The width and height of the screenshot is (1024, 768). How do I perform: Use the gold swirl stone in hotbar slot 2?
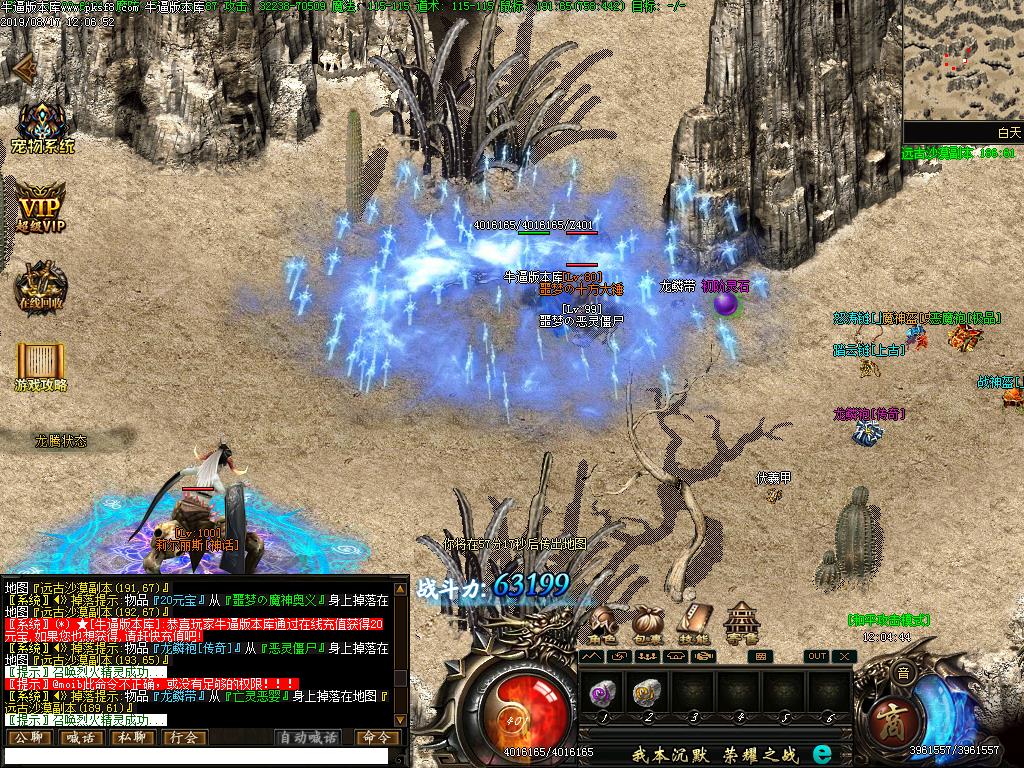pos(648,690)
